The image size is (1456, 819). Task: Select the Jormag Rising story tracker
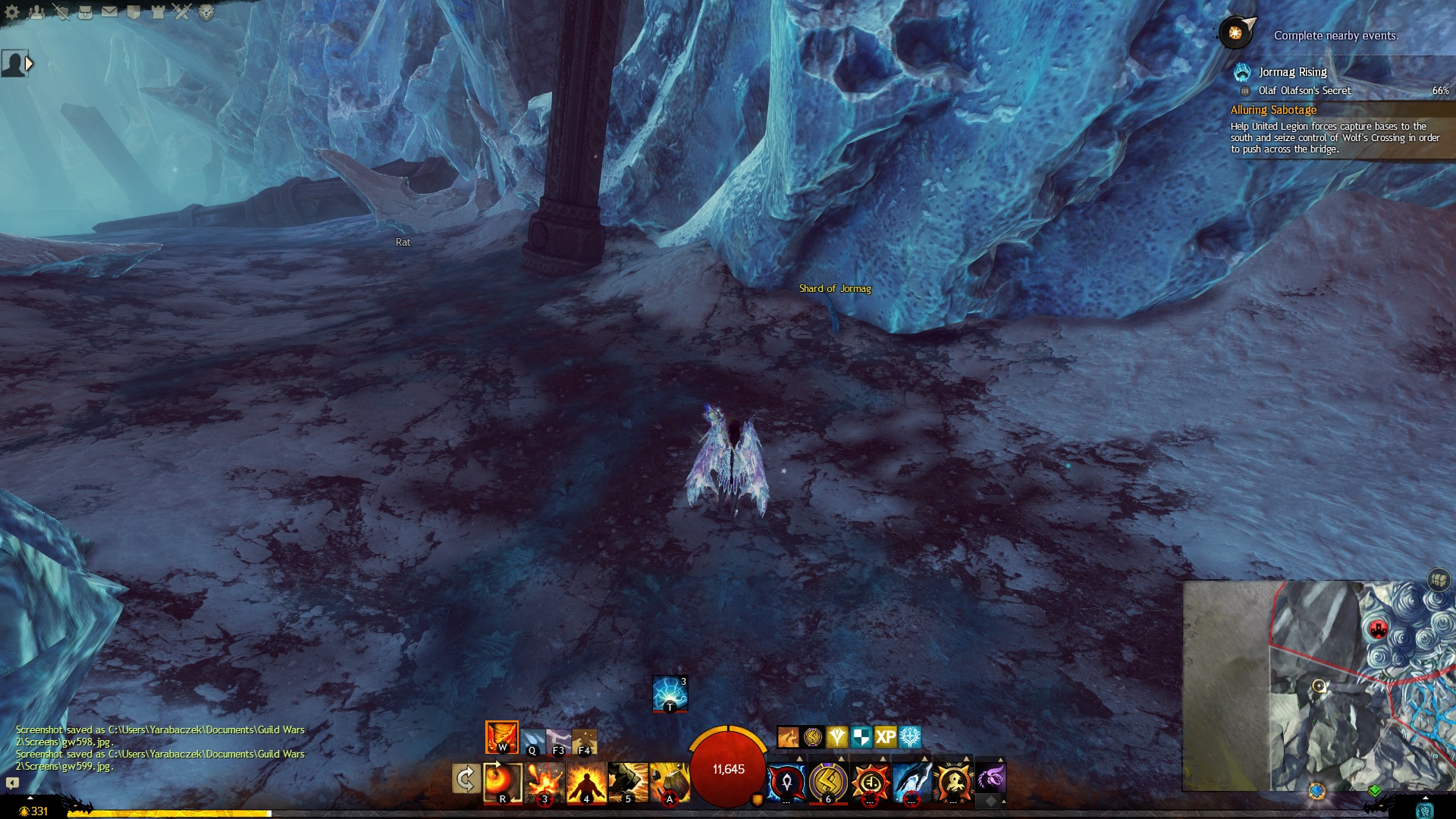(x=1292, y=72)
